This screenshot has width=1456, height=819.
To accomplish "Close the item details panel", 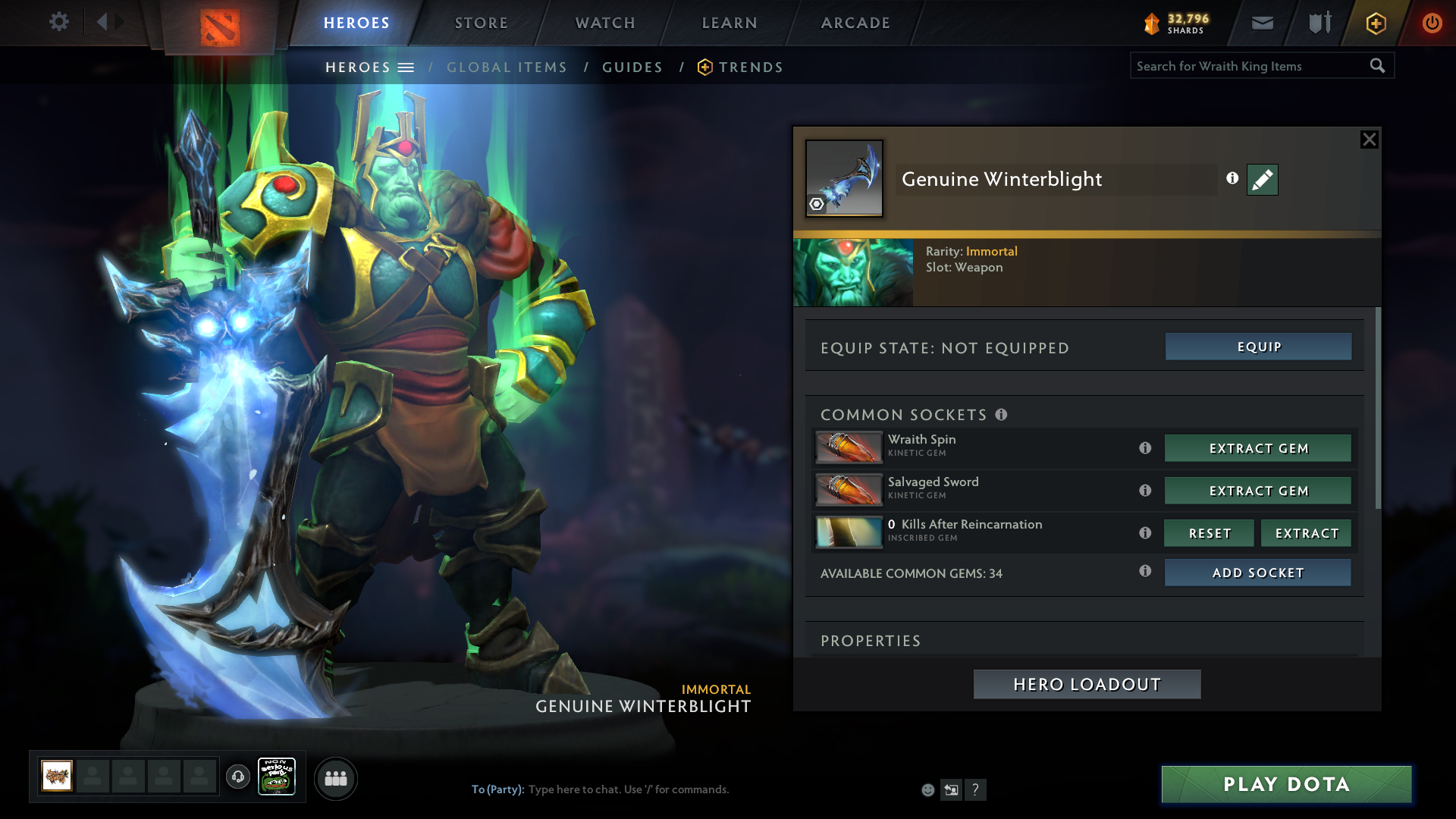I will click(x=1369, y=140).
